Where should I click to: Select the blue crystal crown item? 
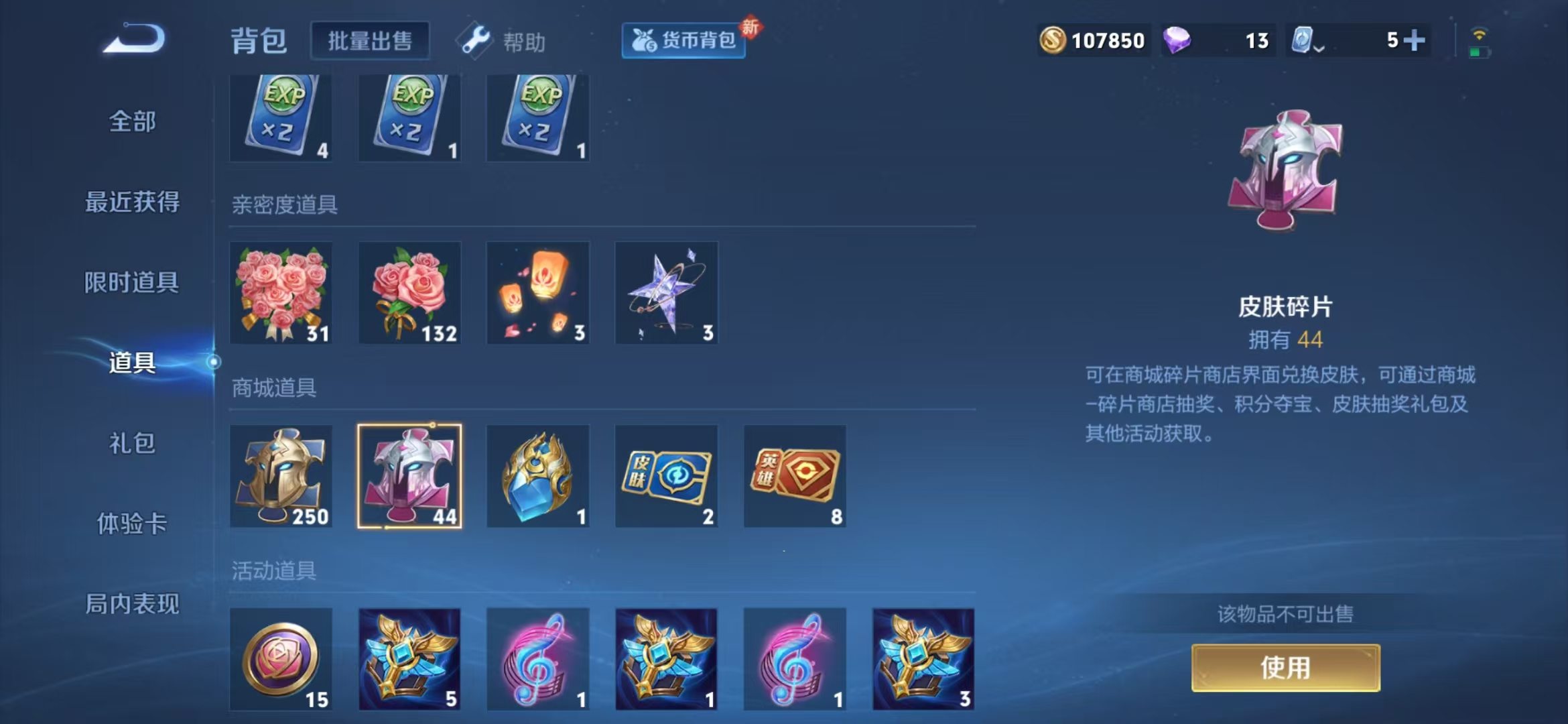pyautogui.click(x=537, y=477)
